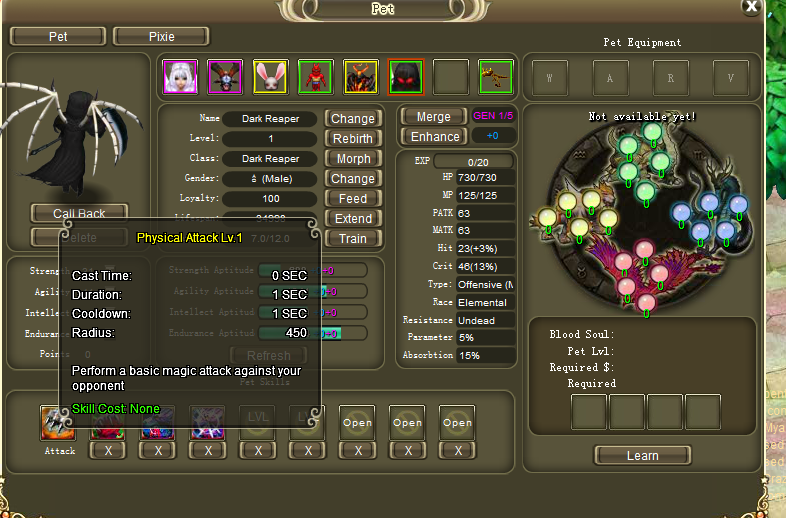Click Change beside the pet's Name
Viewport: 786px width, 518px height.
click(352, 118)
